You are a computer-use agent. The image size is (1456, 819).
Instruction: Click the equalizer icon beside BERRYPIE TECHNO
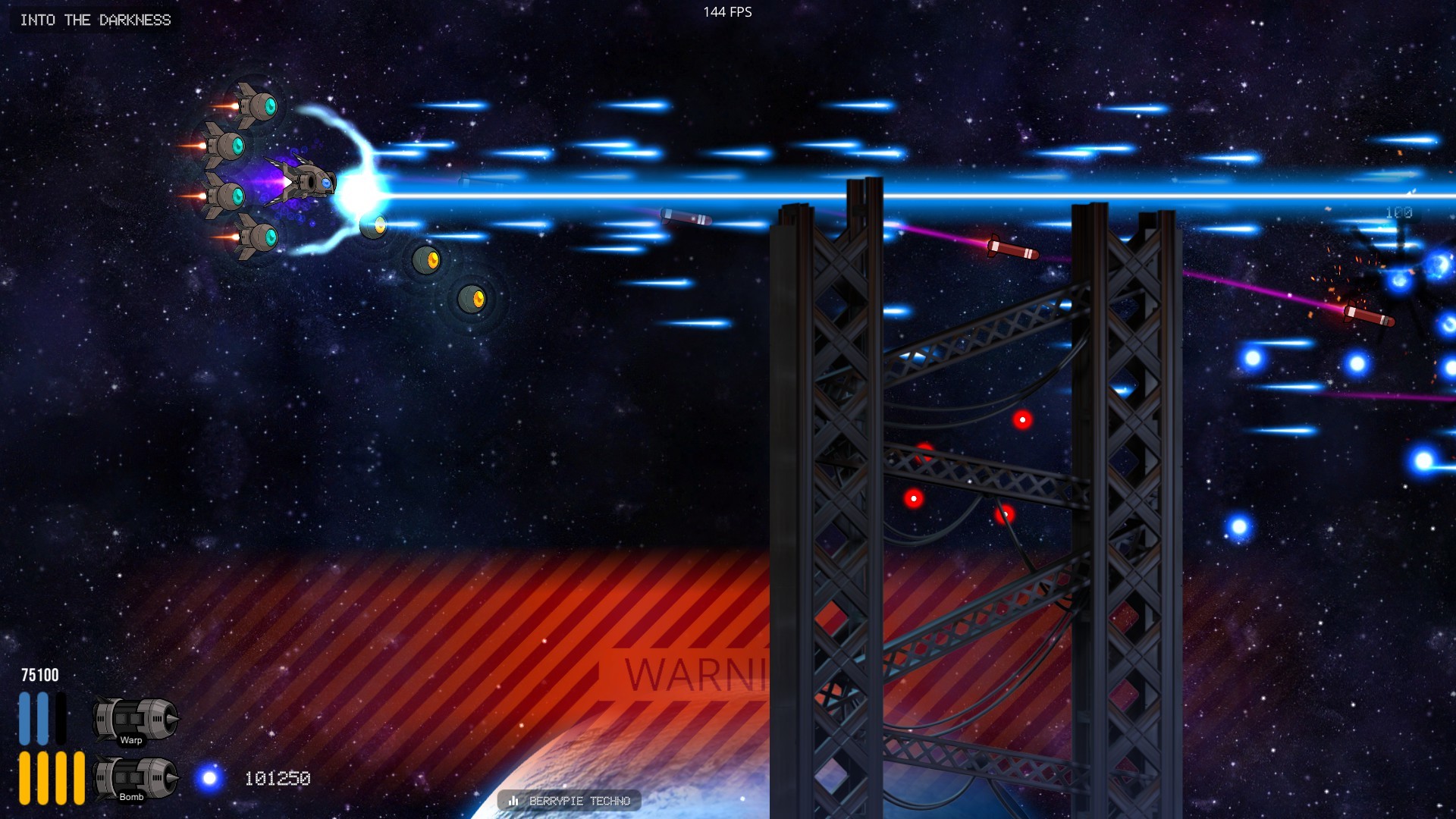point(515,800)
